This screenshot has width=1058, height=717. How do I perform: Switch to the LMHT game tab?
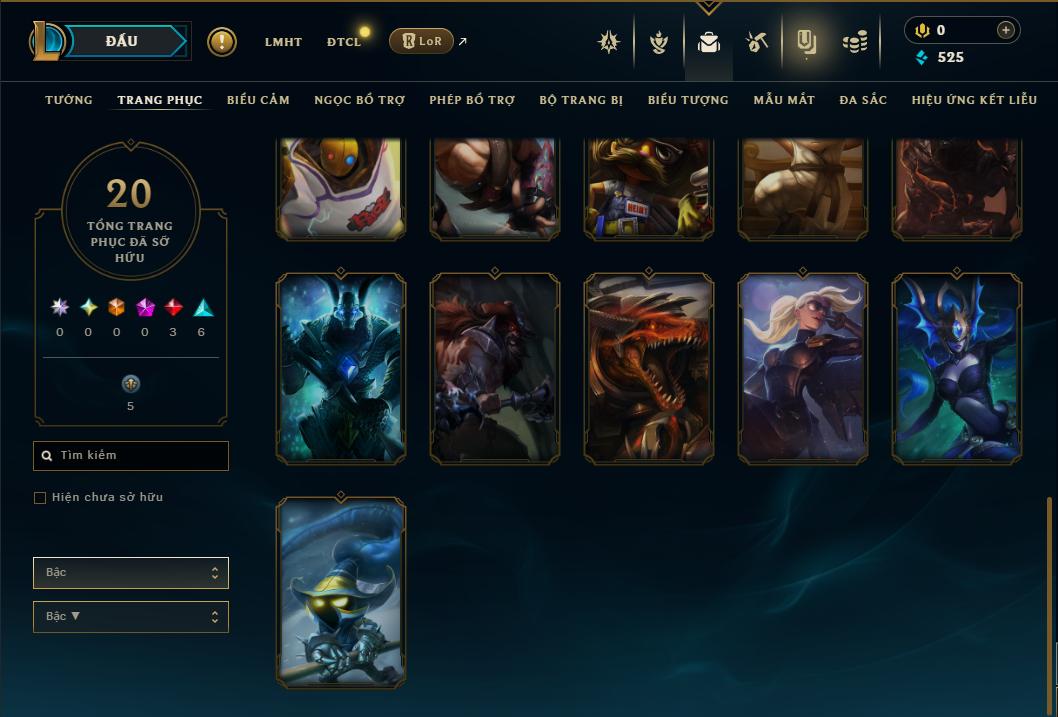[x=283, y=42]
